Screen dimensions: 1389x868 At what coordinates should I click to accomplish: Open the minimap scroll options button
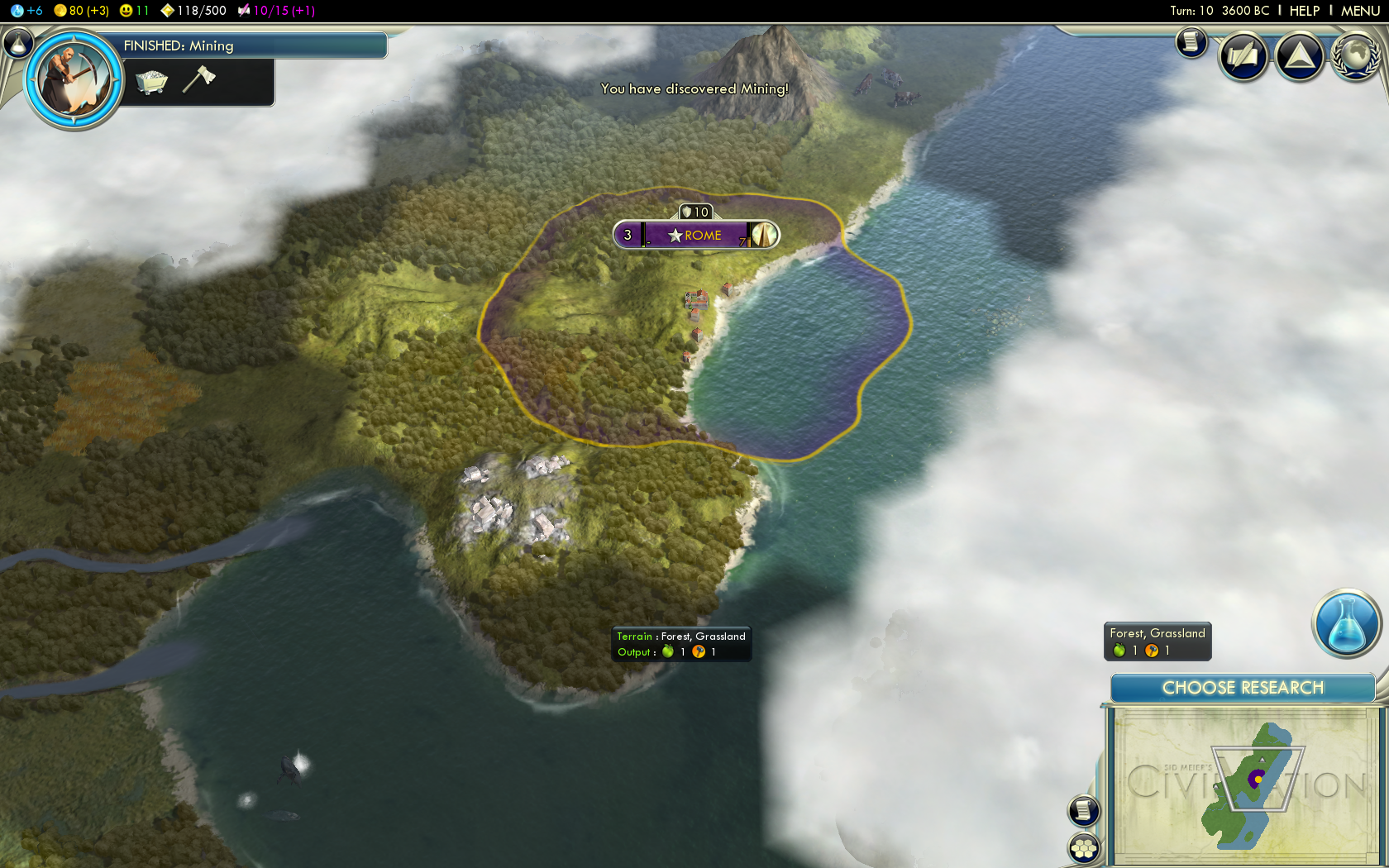tap(1083, 810)
